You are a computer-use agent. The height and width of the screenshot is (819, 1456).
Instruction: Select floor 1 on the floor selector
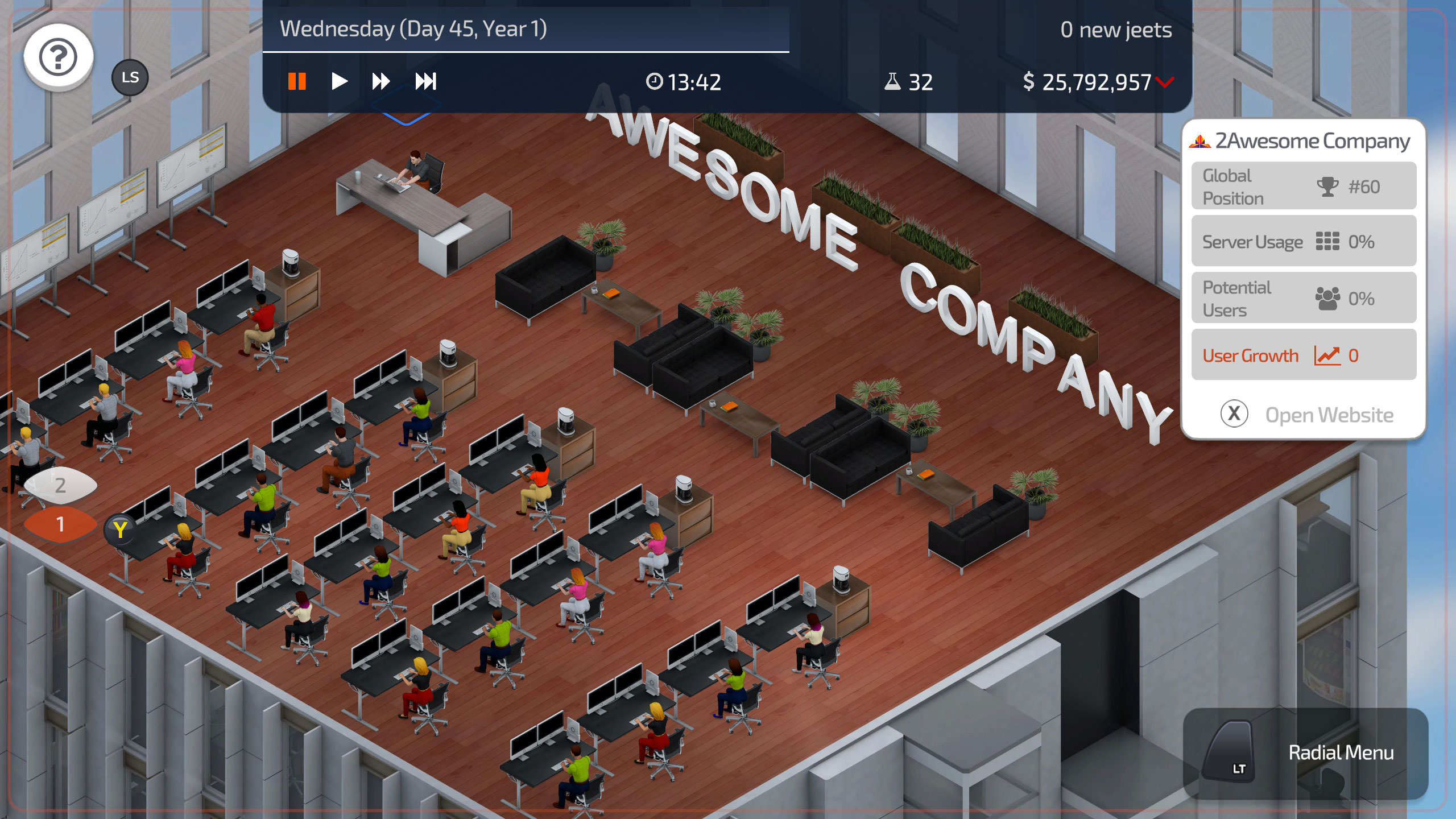pos(59,524)
